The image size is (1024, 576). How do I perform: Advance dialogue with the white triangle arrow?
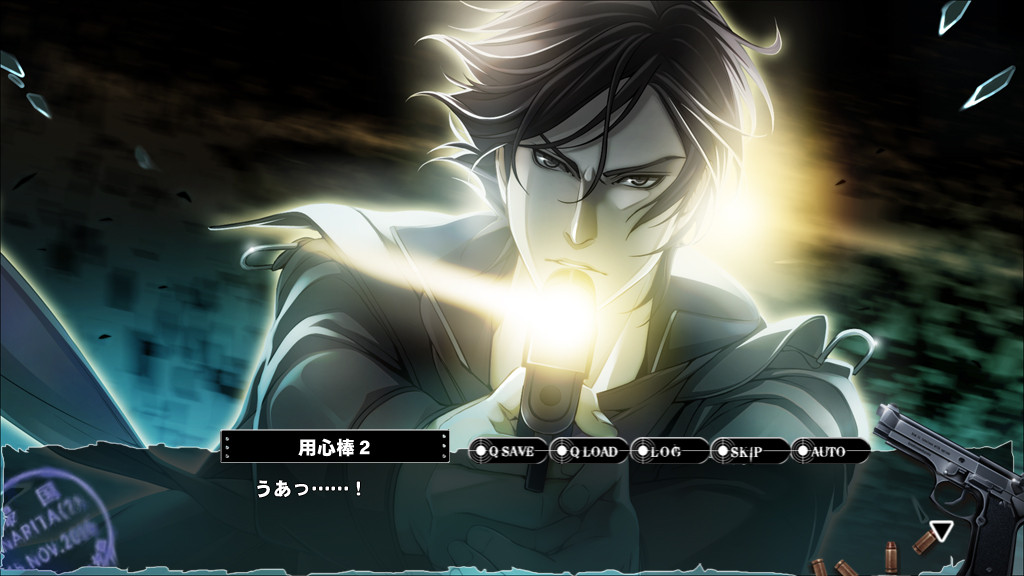940,531
